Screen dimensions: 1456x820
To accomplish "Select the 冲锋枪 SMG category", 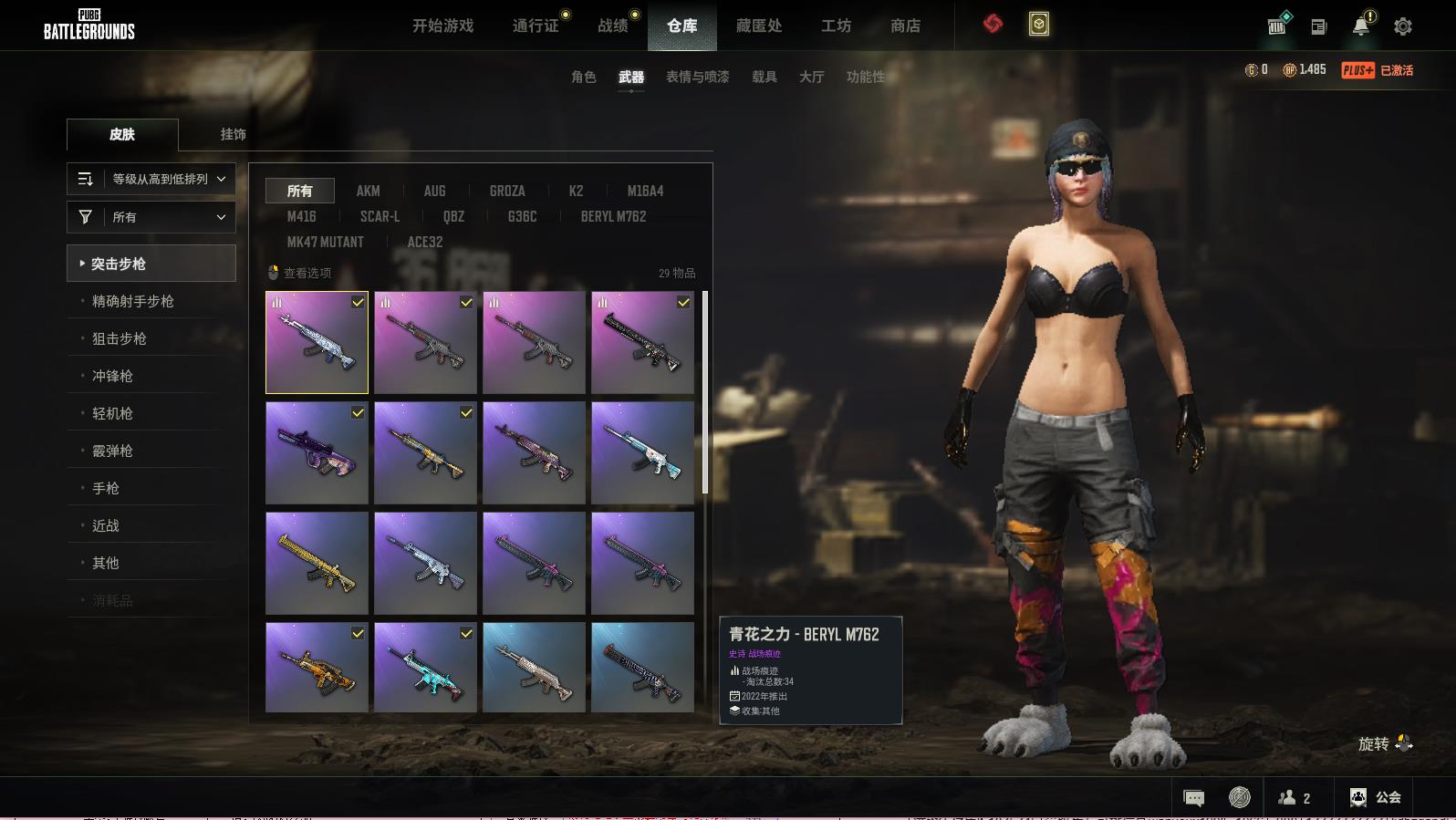I will 112,376.
